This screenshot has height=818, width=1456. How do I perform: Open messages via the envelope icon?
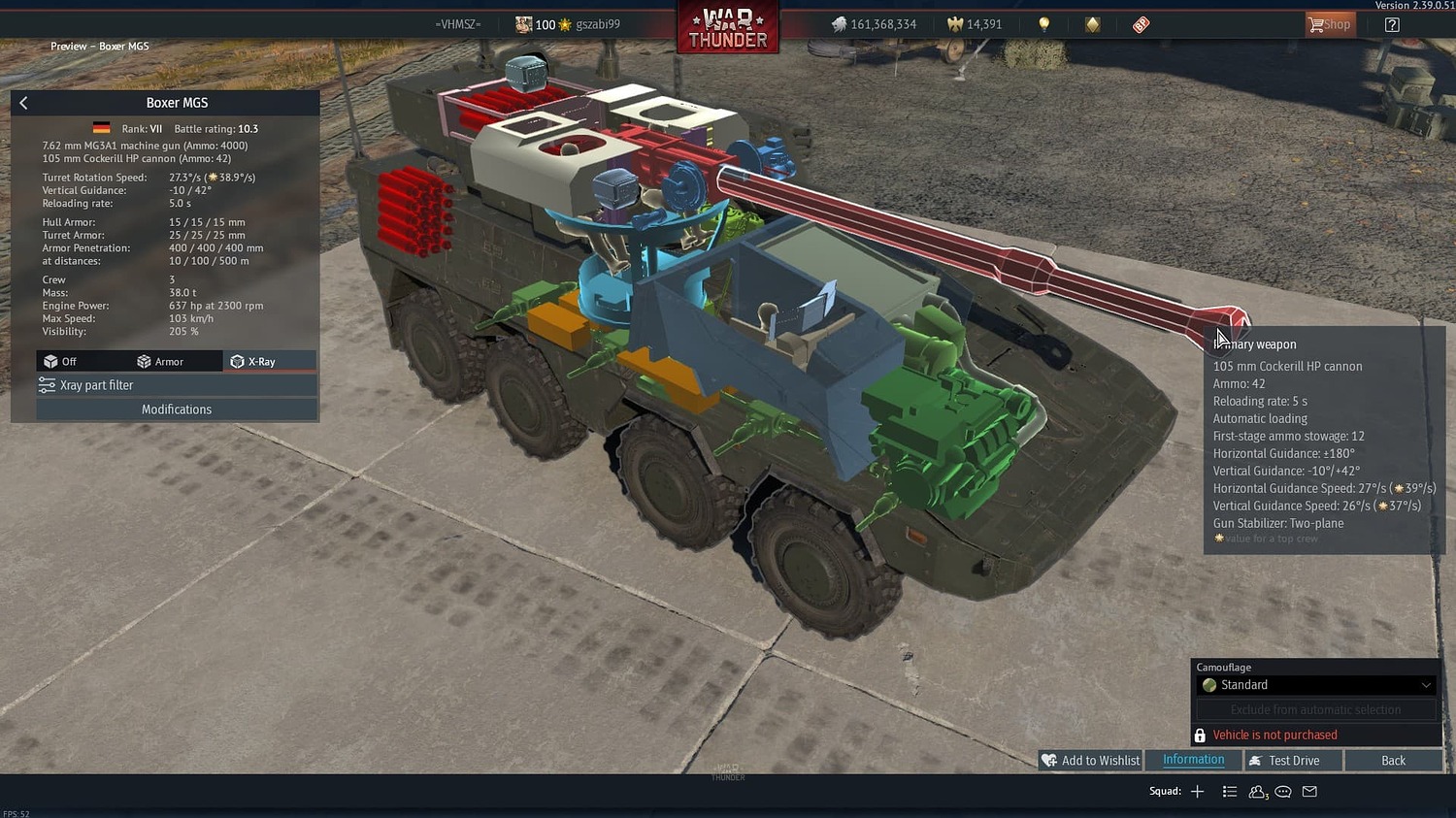pyautogui.click(x=1308, y=791)
